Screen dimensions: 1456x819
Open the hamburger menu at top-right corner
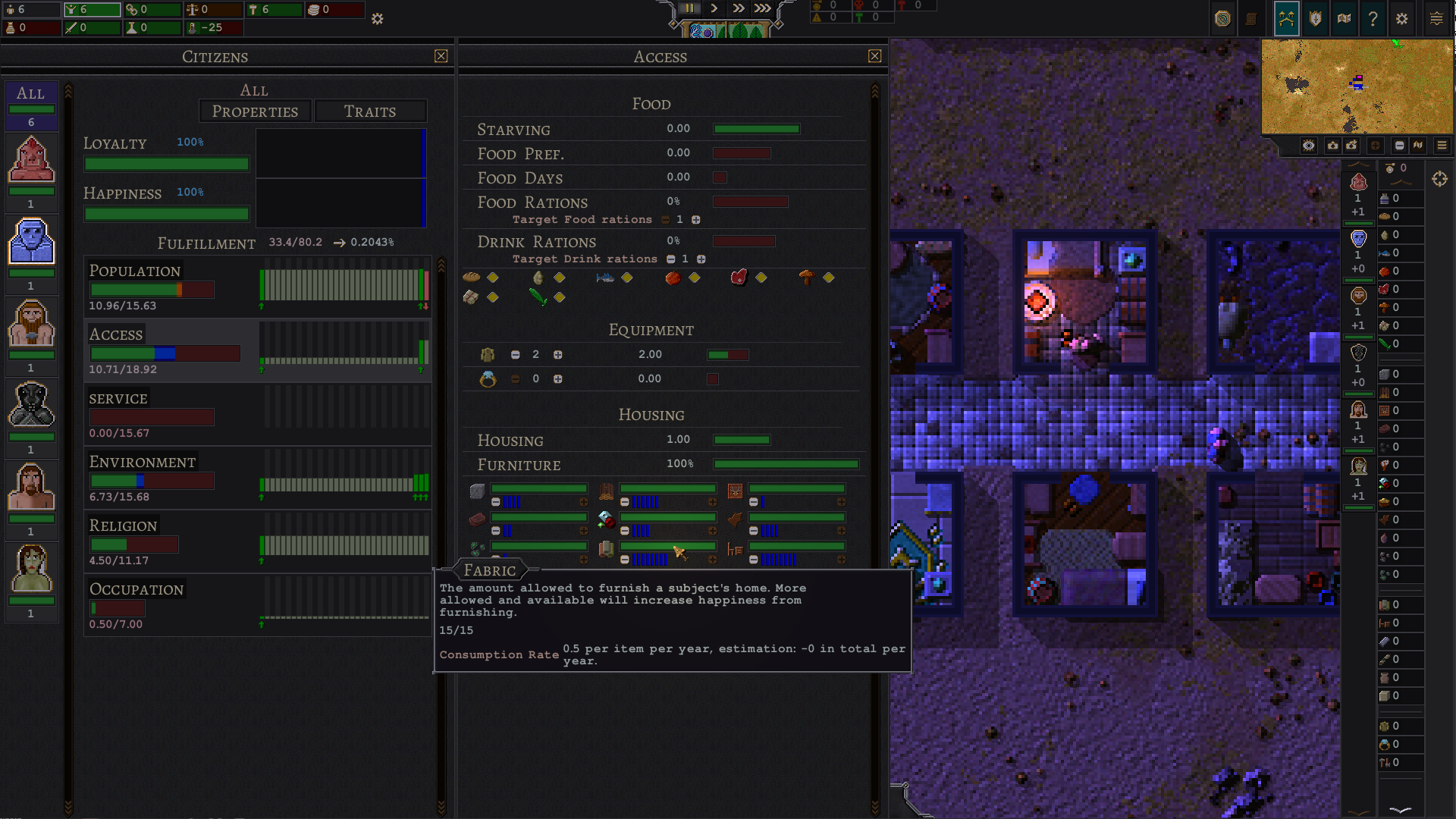click(x=1436, y=19)
